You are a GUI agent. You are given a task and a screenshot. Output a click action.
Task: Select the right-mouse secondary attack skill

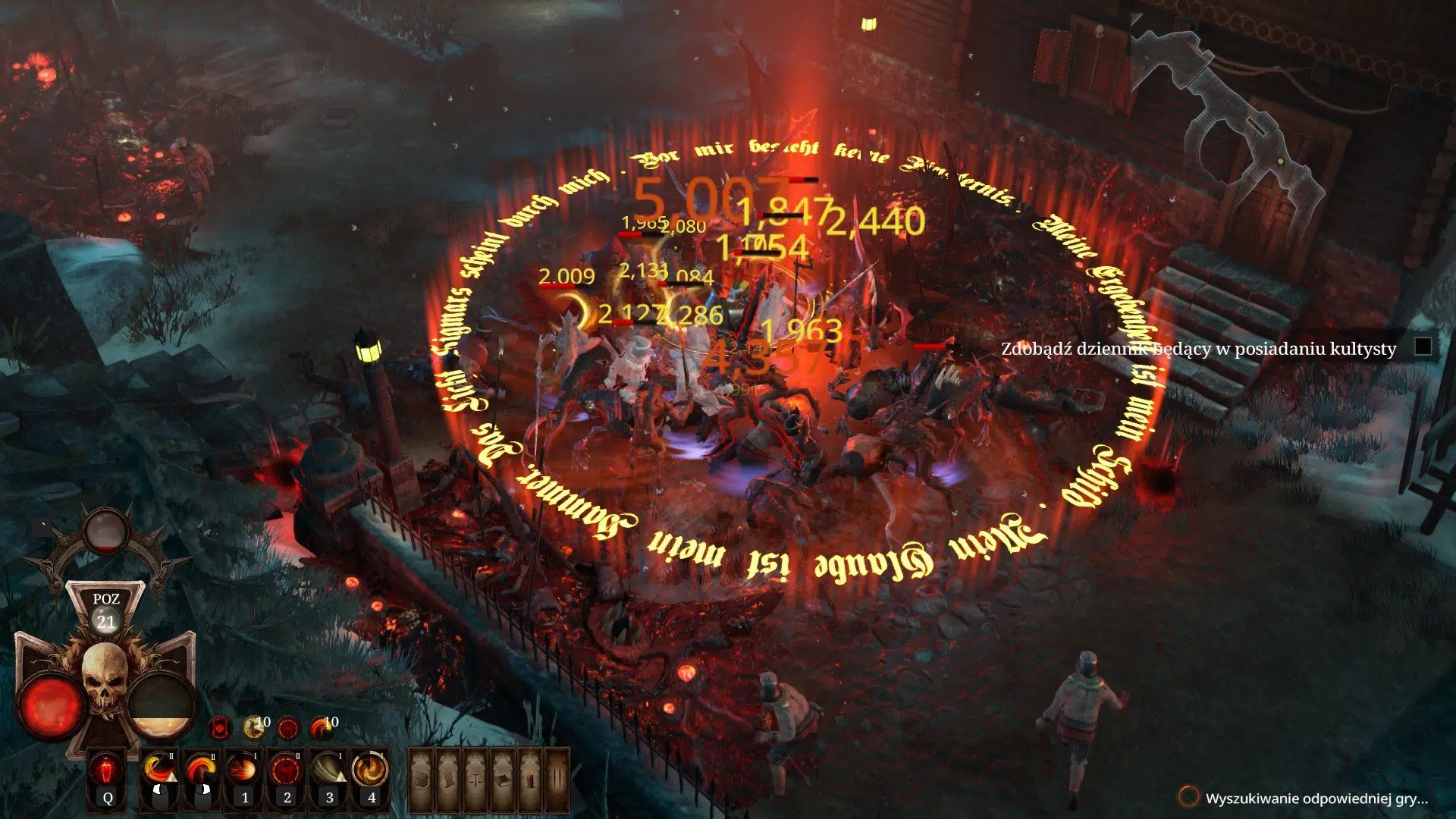tap(202, 768)
